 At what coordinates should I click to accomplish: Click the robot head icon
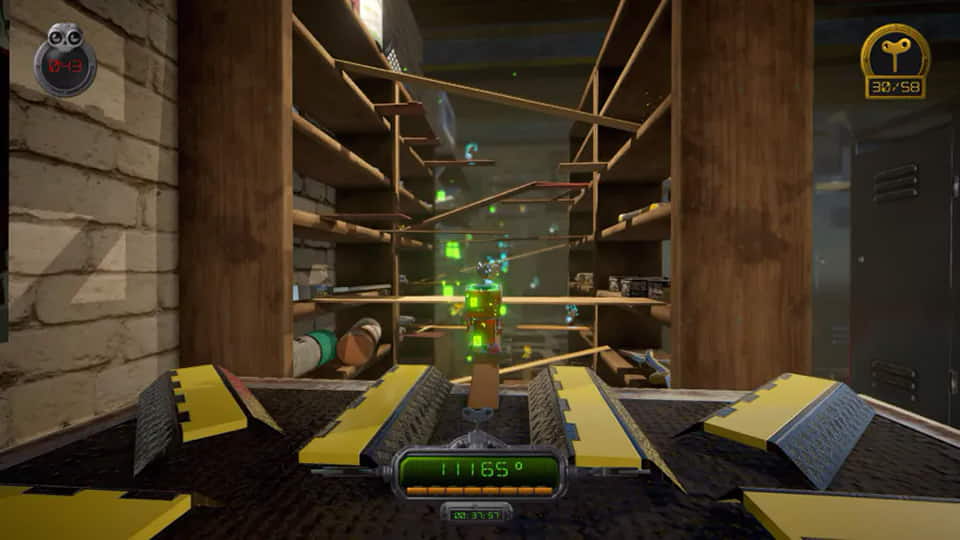66,40
